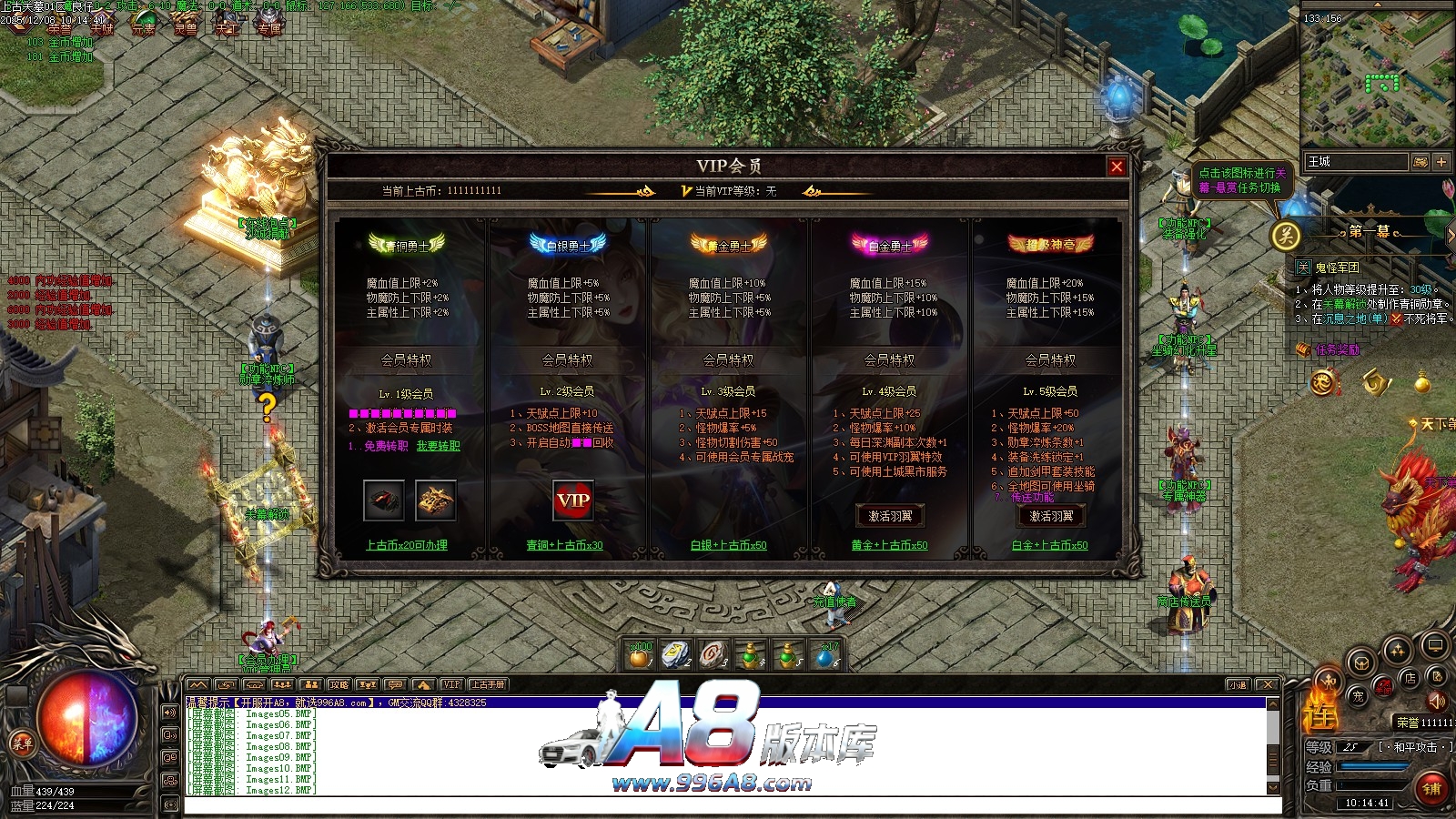Activate wings under Lv.4级会员
1456x819 pixels.
coord(889,516)
